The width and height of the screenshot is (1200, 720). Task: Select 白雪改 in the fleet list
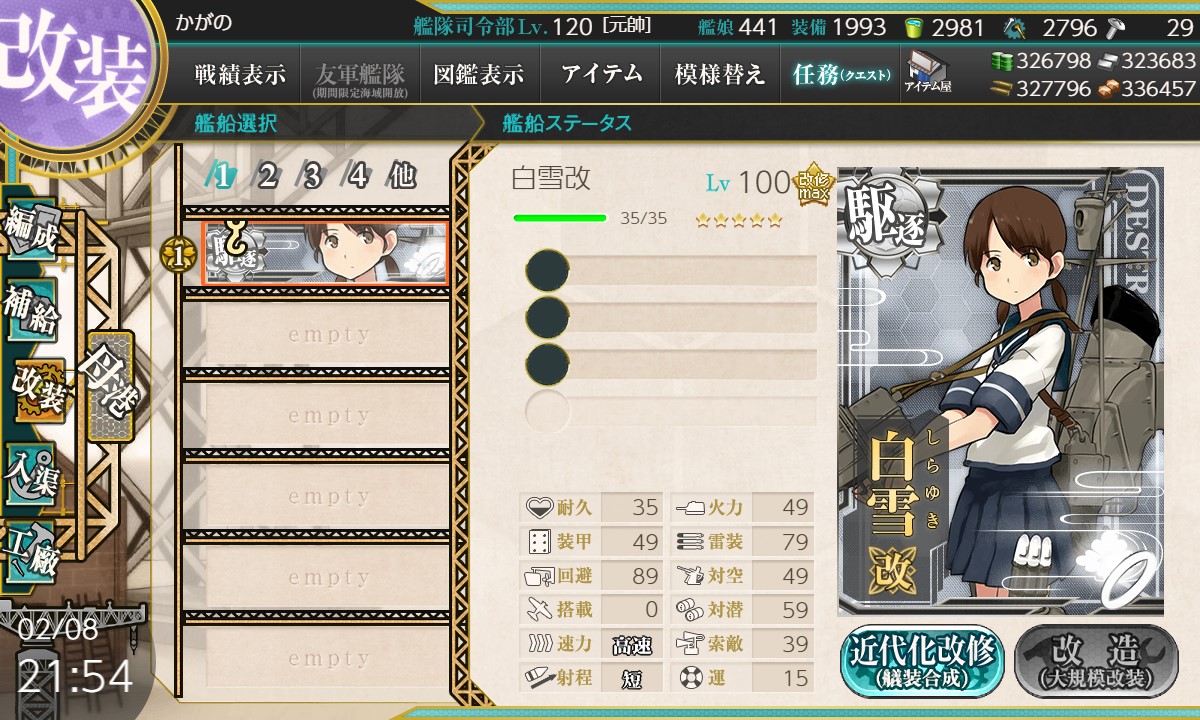(x=325, y=254)
